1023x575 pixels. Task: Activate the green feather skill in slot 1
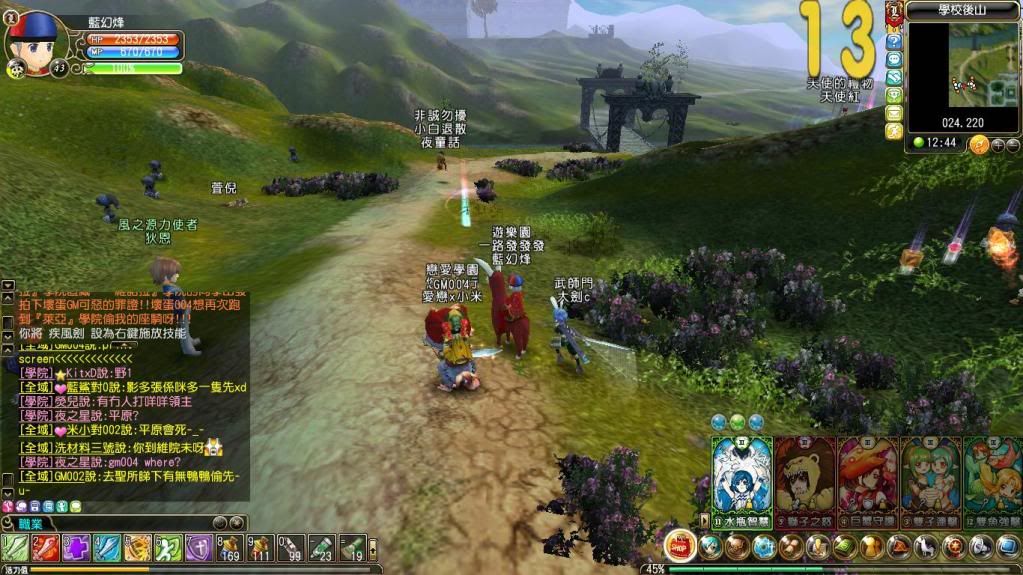pos(15,547)
